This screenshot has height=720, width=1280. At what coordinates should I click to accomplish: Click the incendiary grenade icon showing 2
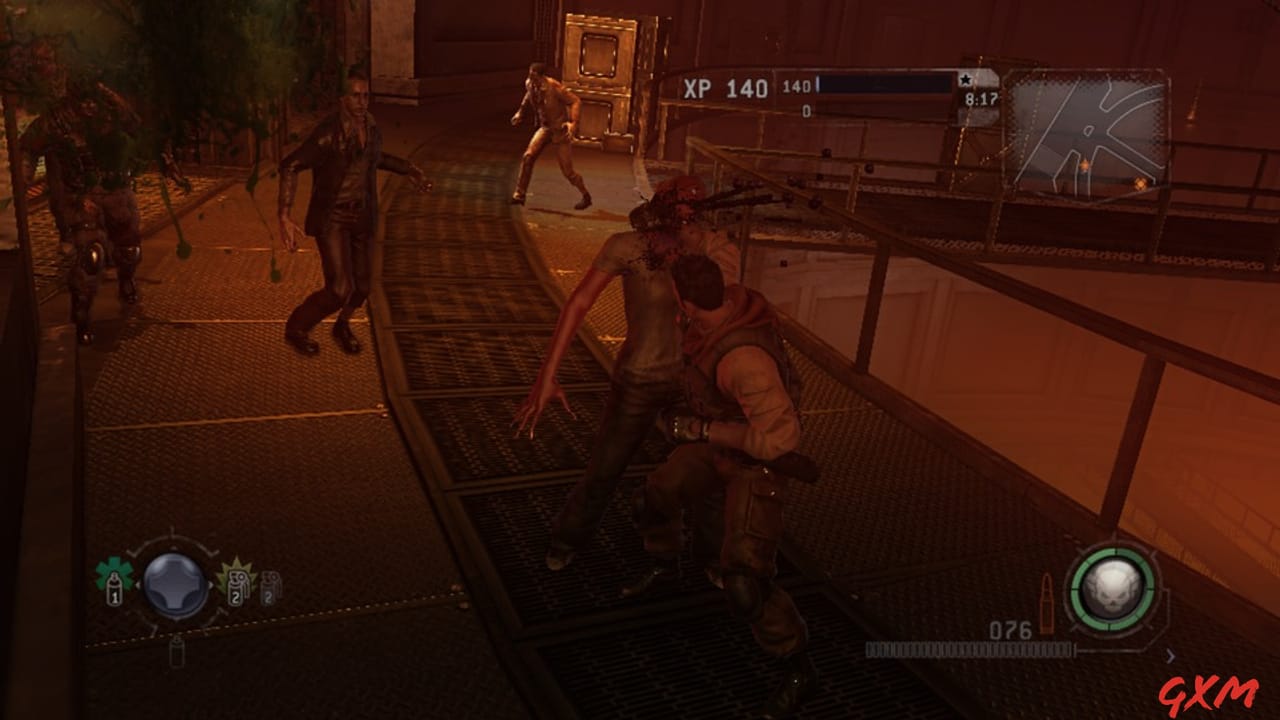point(238,588)
